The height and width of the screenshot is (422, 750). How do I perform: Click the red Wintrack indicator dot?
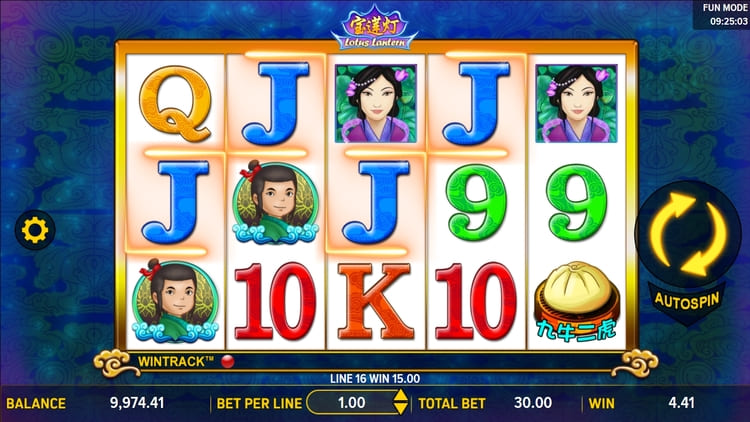226,360
